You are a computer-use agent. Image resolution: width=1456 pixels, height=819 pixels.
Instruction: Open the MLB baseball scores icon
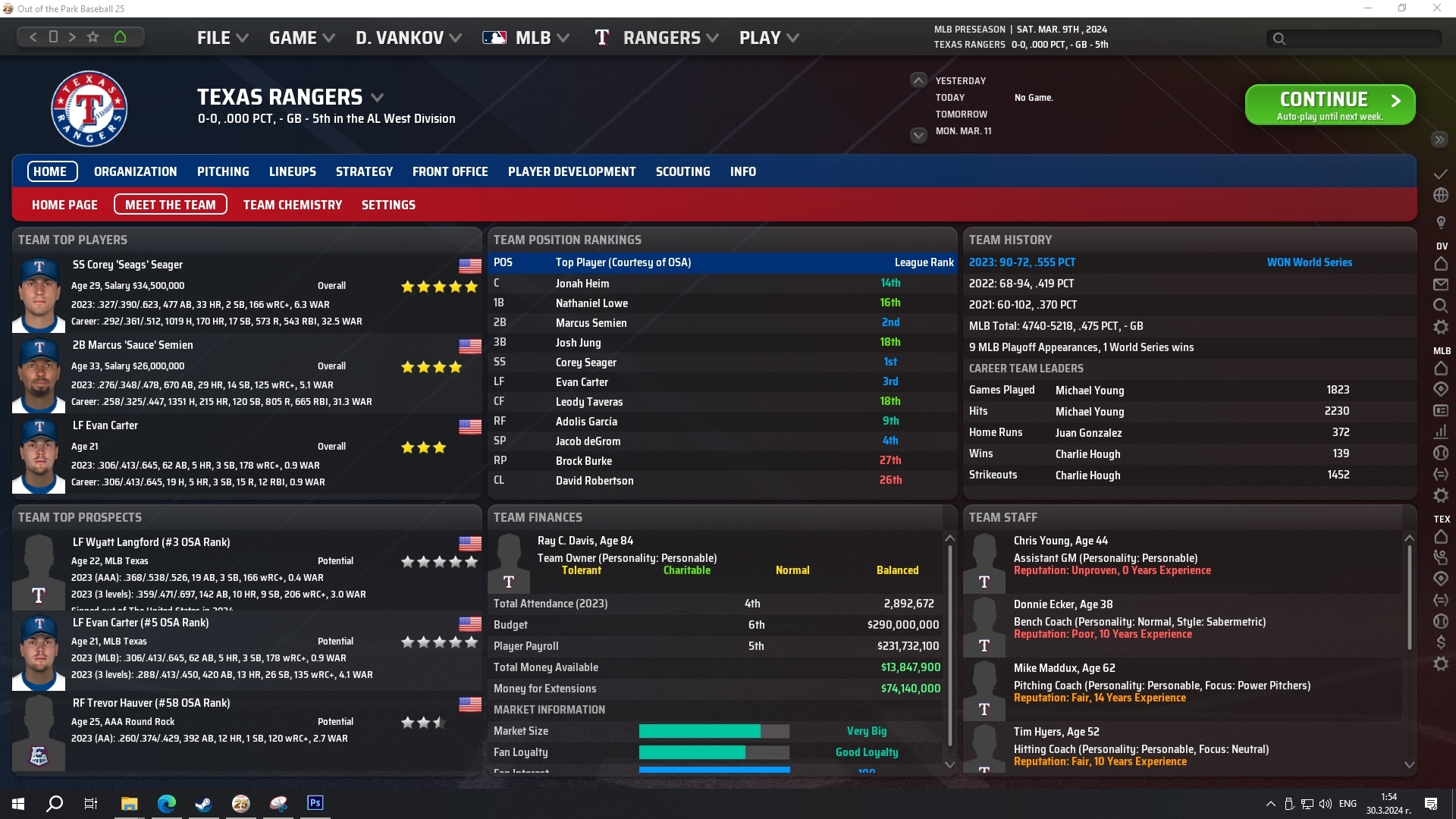[x=1441, y=453]
